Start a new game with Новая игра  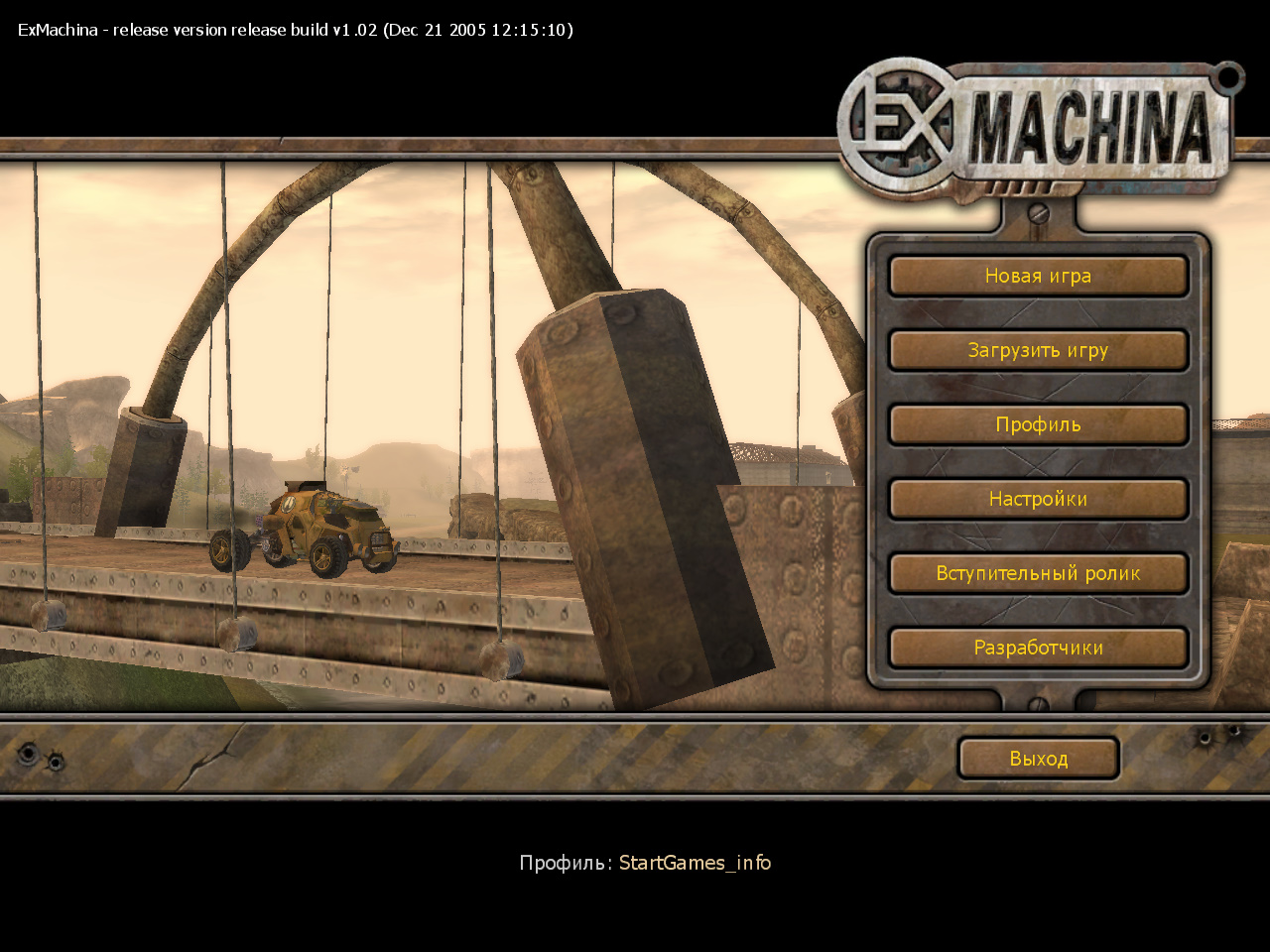pos(1038,277)
